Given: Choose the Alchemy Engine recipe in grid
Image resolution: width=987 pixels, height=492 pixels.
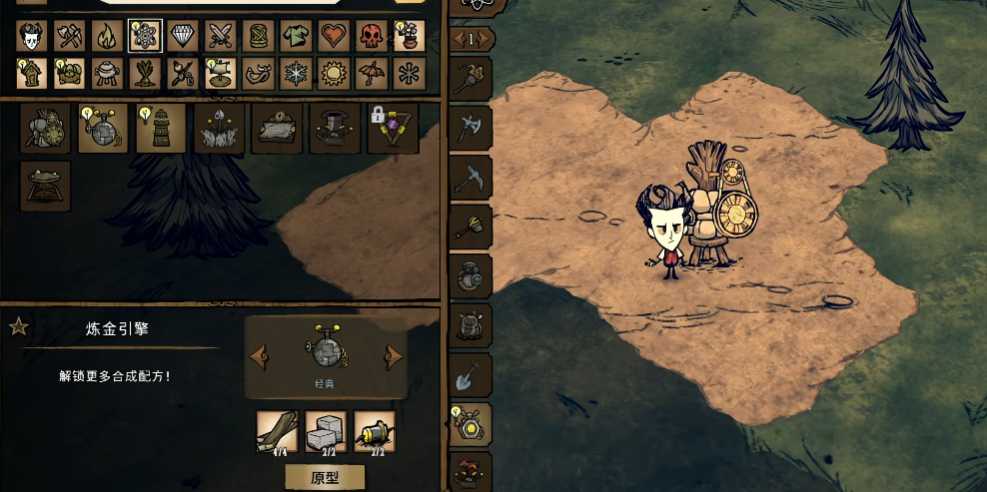Looking at the screenshot, I should click(103, 129).
